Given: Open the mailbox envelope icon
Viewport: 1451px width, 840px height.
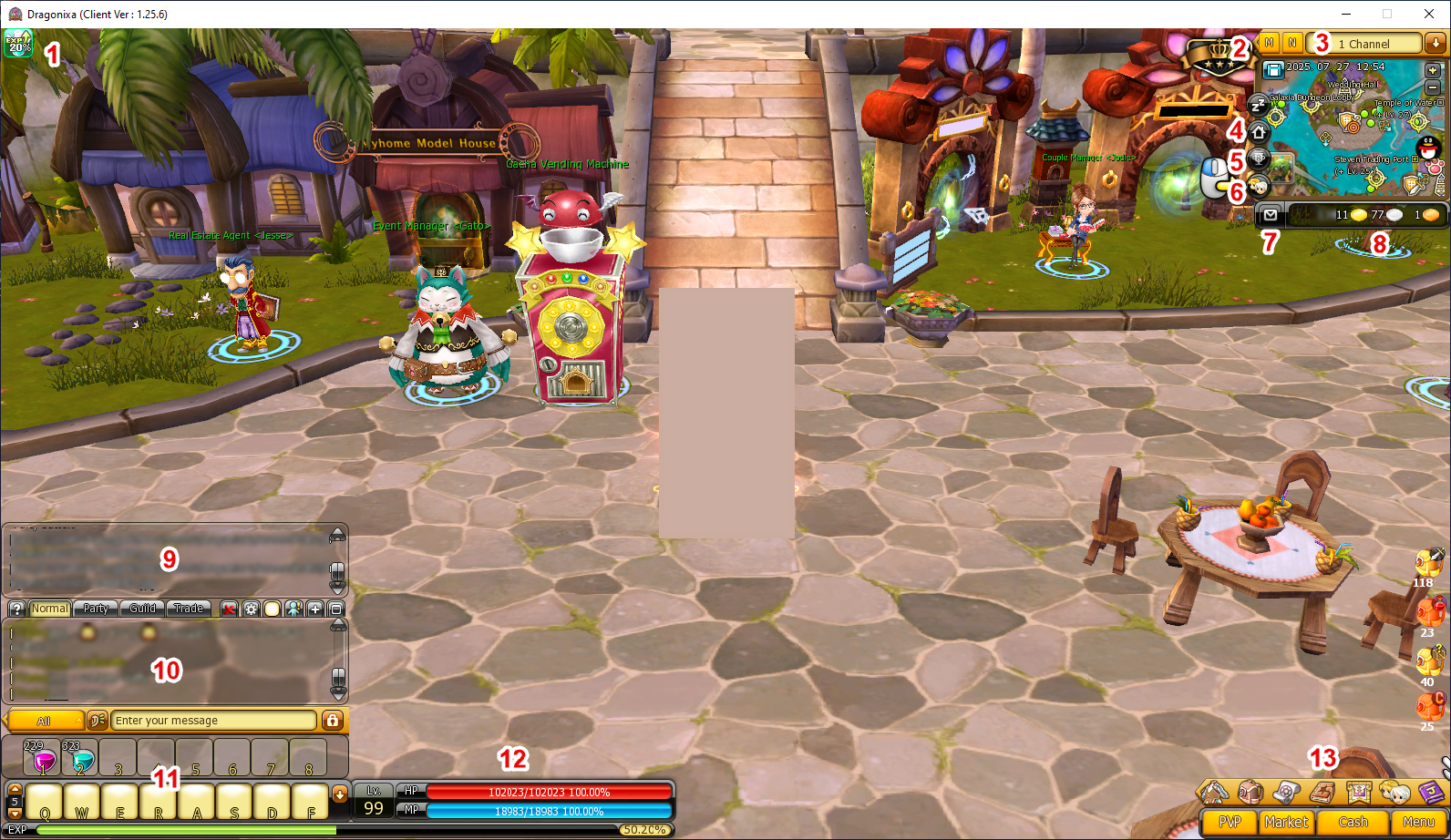Looking at the screenshot, I should click(1270, 215).
